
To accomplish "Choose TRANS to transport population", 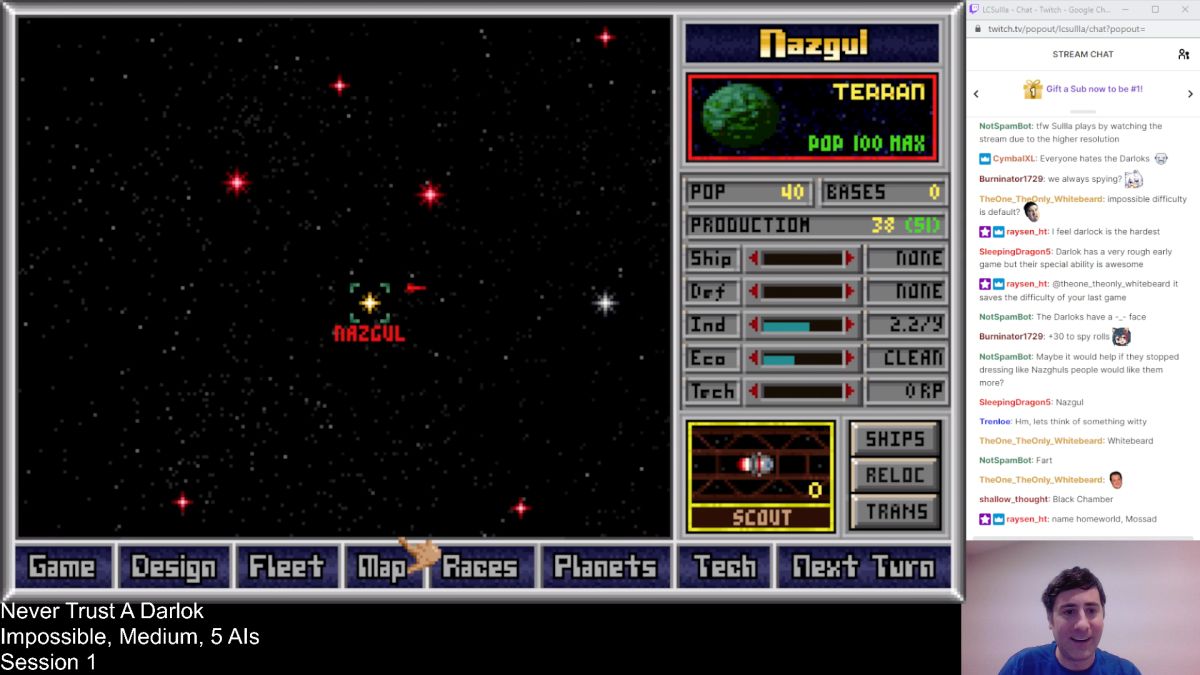I will tap(894, 512).
